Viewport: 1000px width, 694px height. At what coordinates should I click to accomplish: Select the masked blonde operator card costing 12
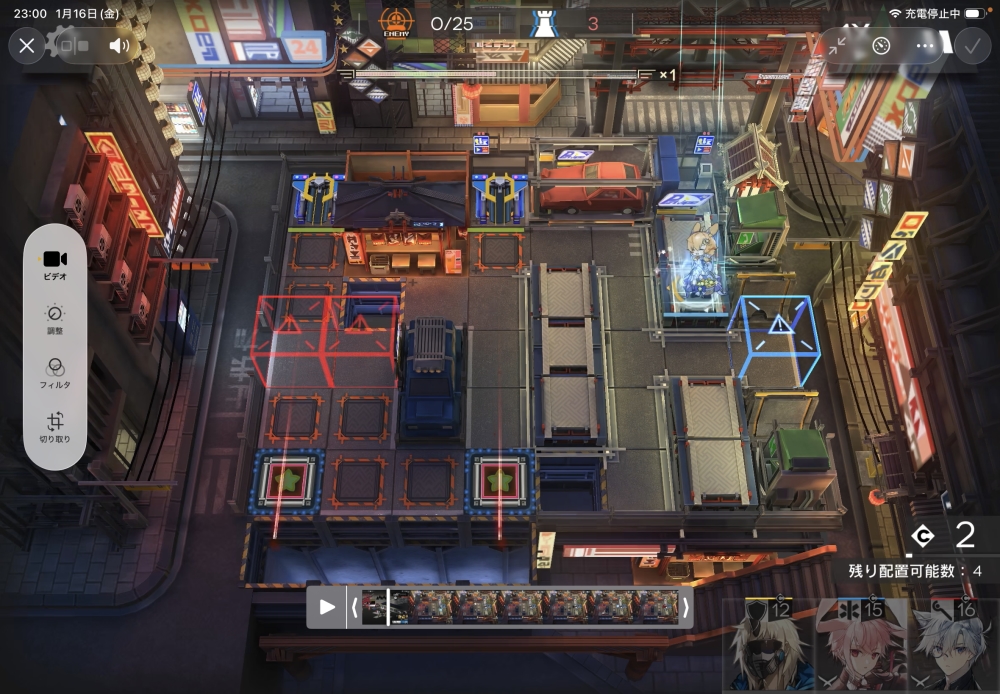(767, 646)
